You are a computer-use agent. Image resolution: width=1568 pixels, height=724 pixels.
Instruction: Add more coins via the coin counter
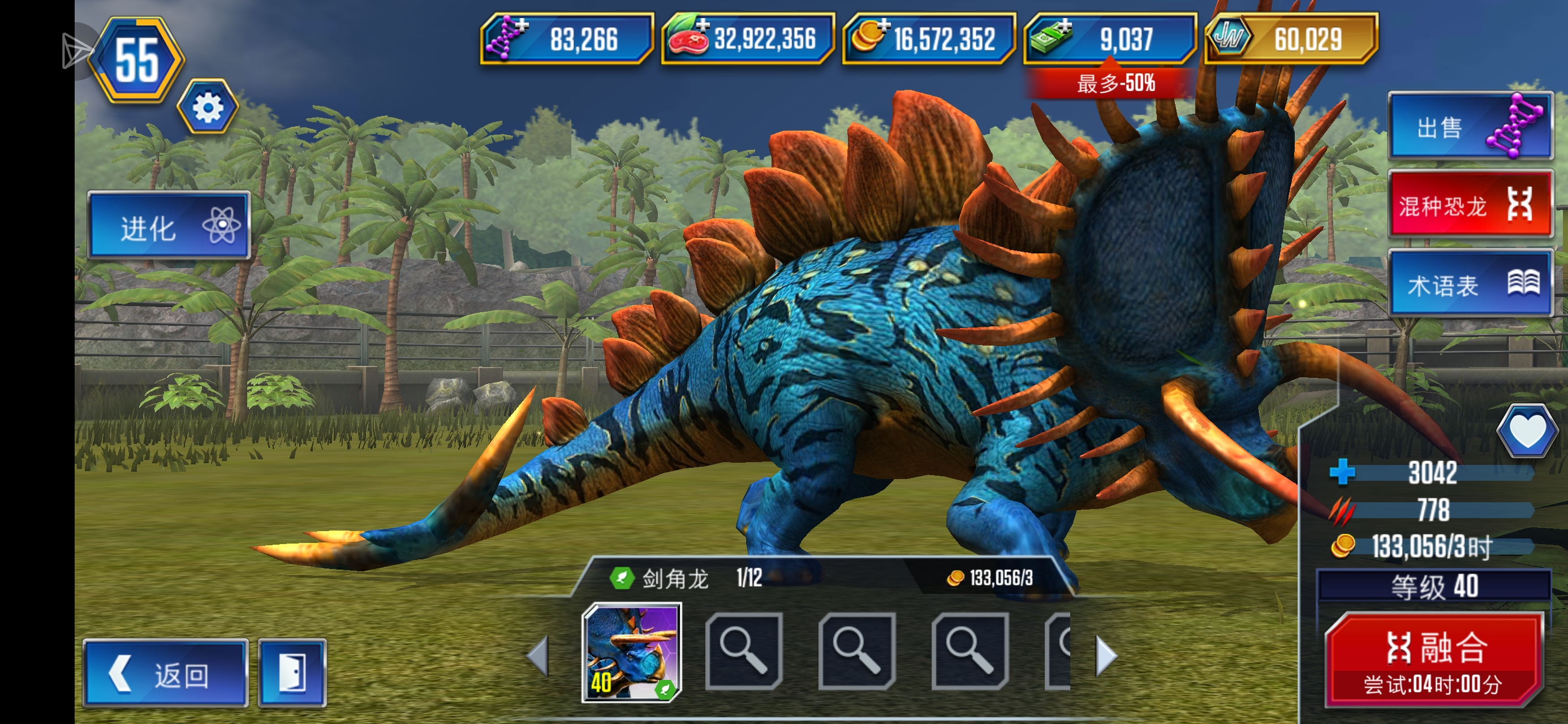(928, 39)
